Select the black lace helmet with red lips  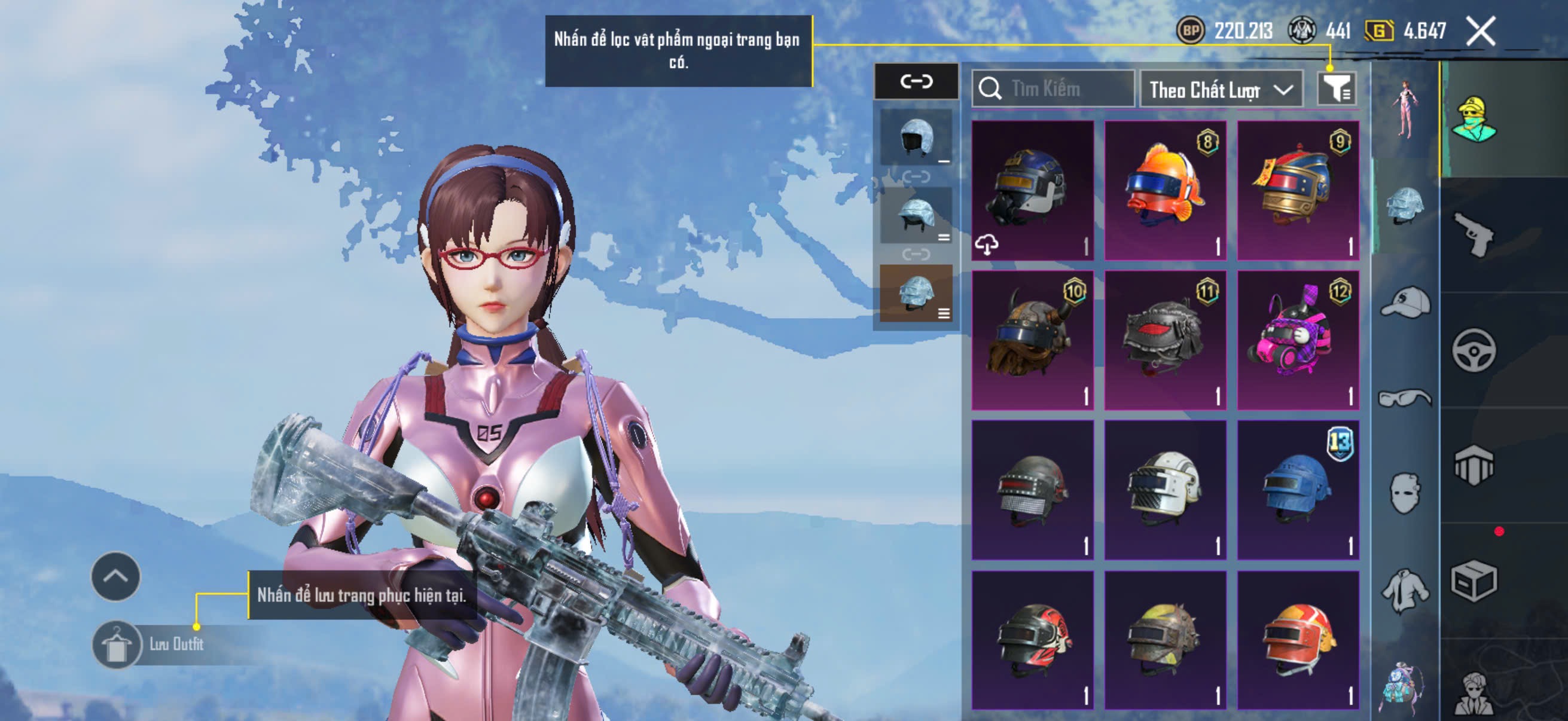click(1165, 340)
